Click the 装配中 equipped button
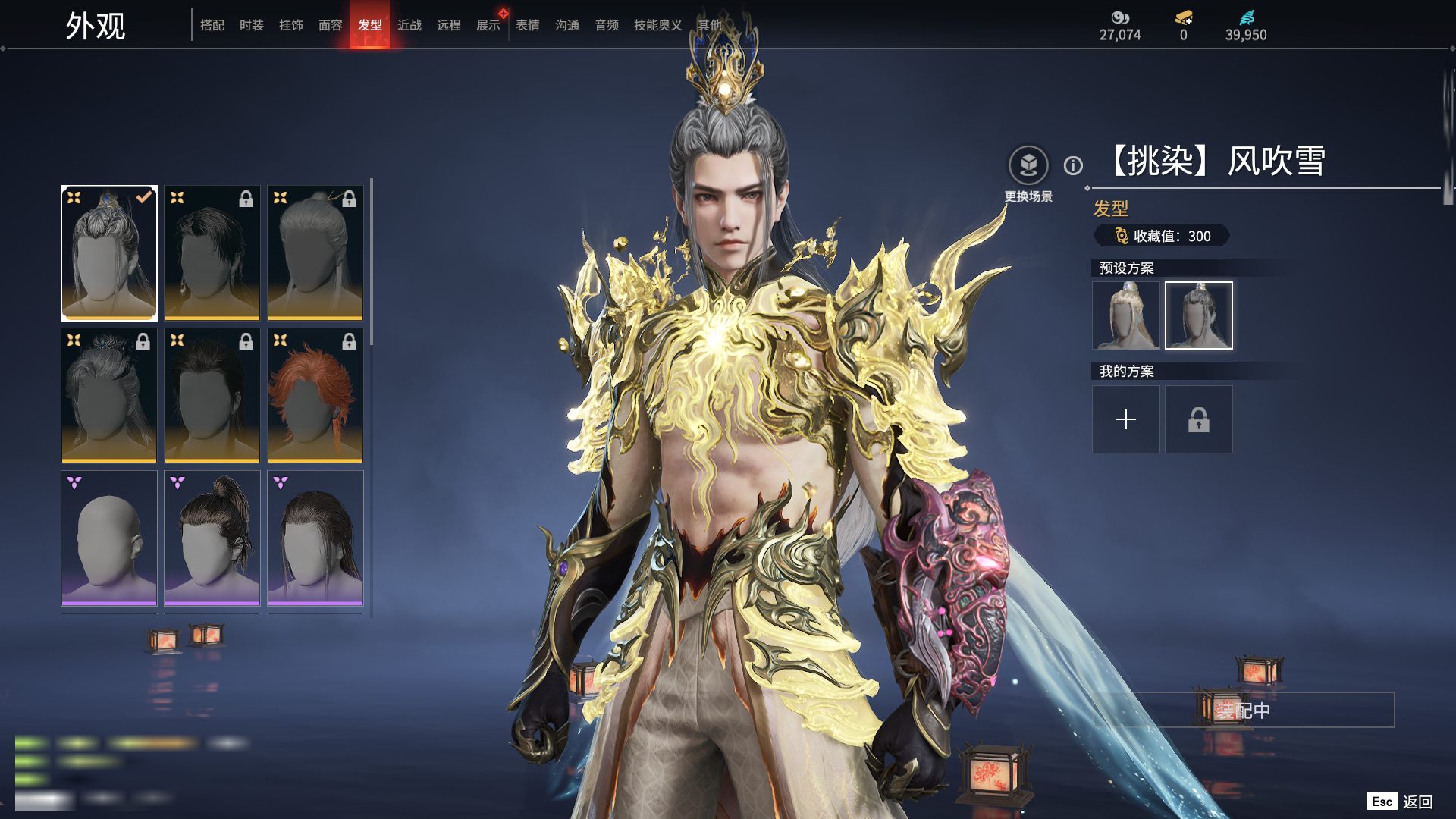 pyautogui.click(x=1244, y=710)
